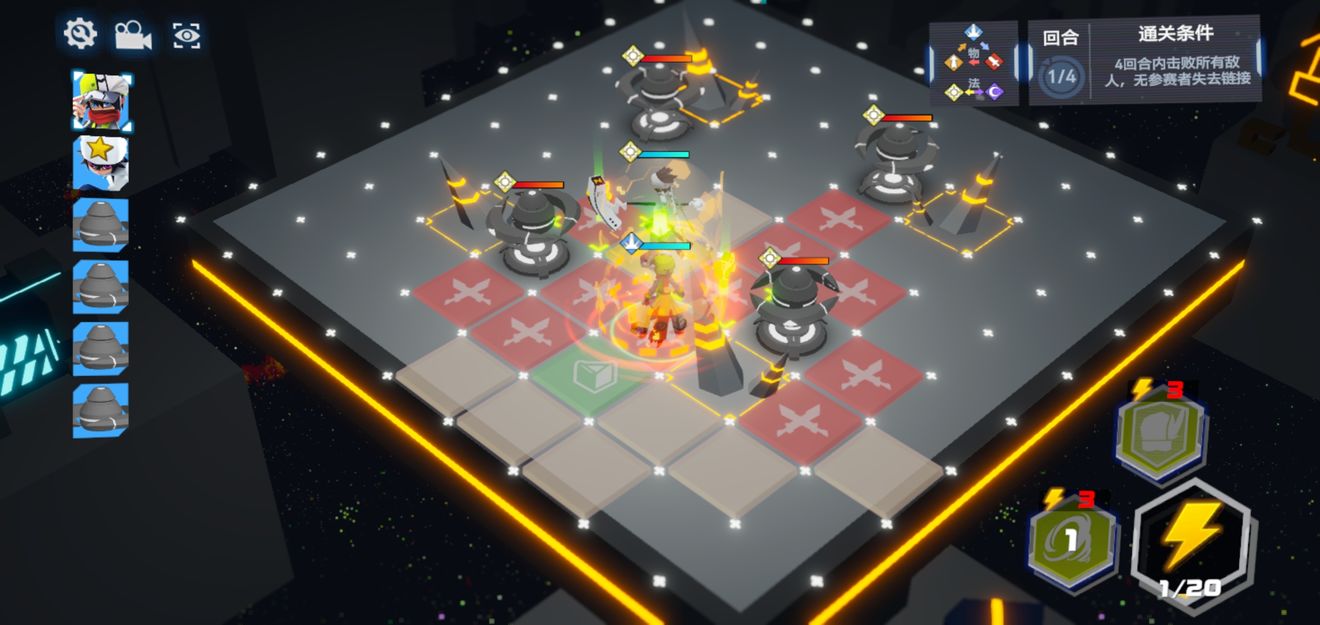The image size is (1320, 625).
Task: Select the star-cap character portrait
Action: [101, 163]
